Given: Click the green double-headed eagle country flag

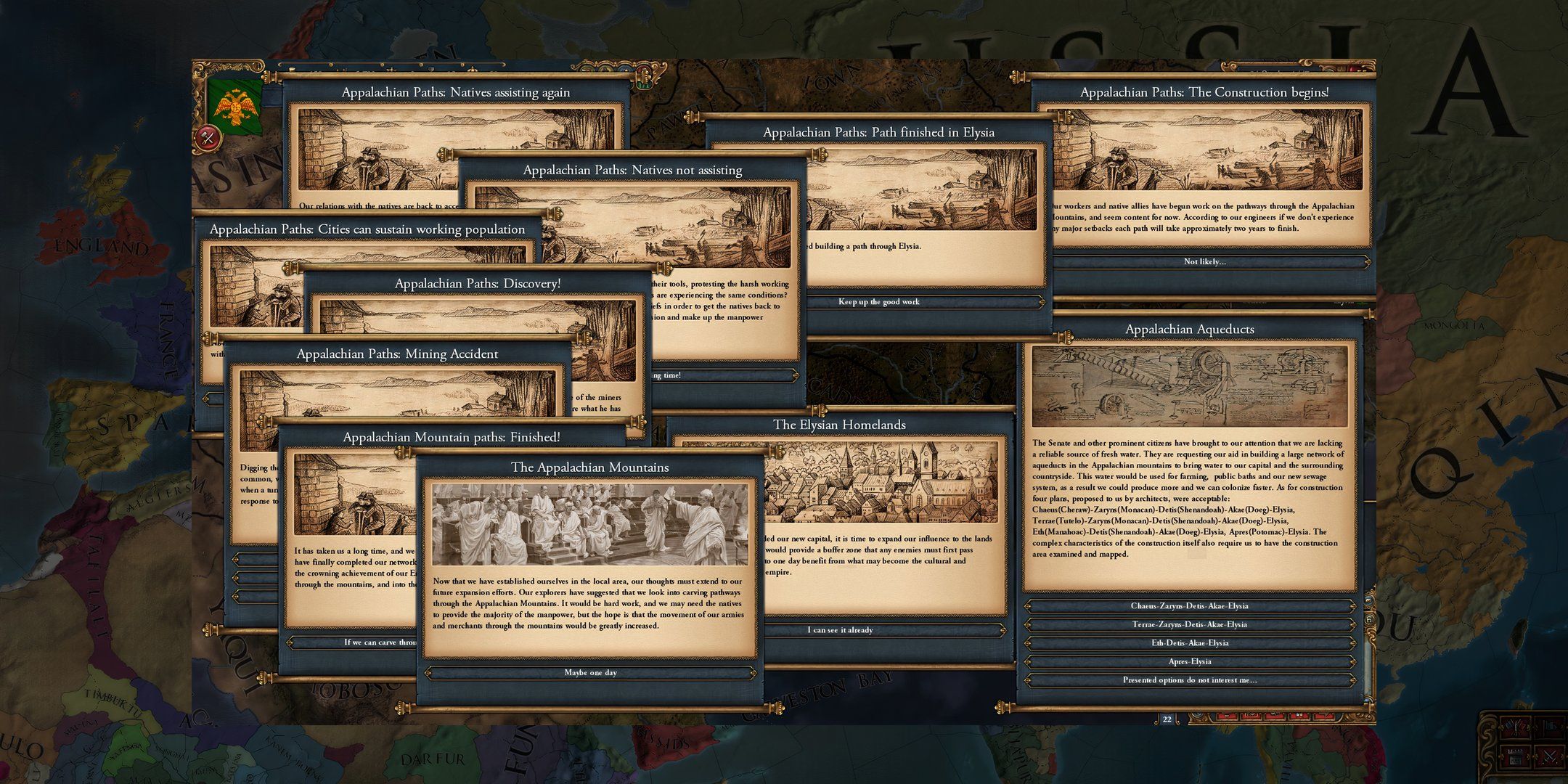Looking at the screenshot, I should pos(236,105).
